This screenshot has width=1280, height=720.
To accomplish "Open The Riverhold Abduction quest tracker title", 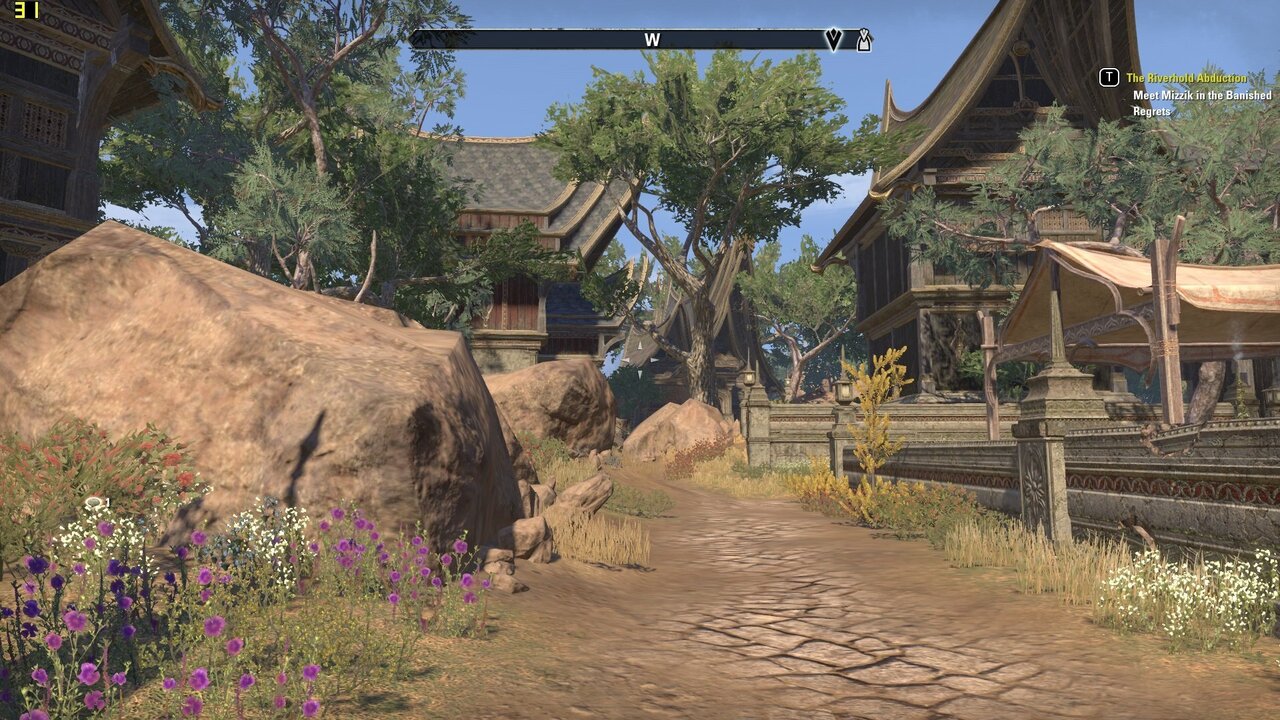I will pyautogui.click(x=1186, y=78).
